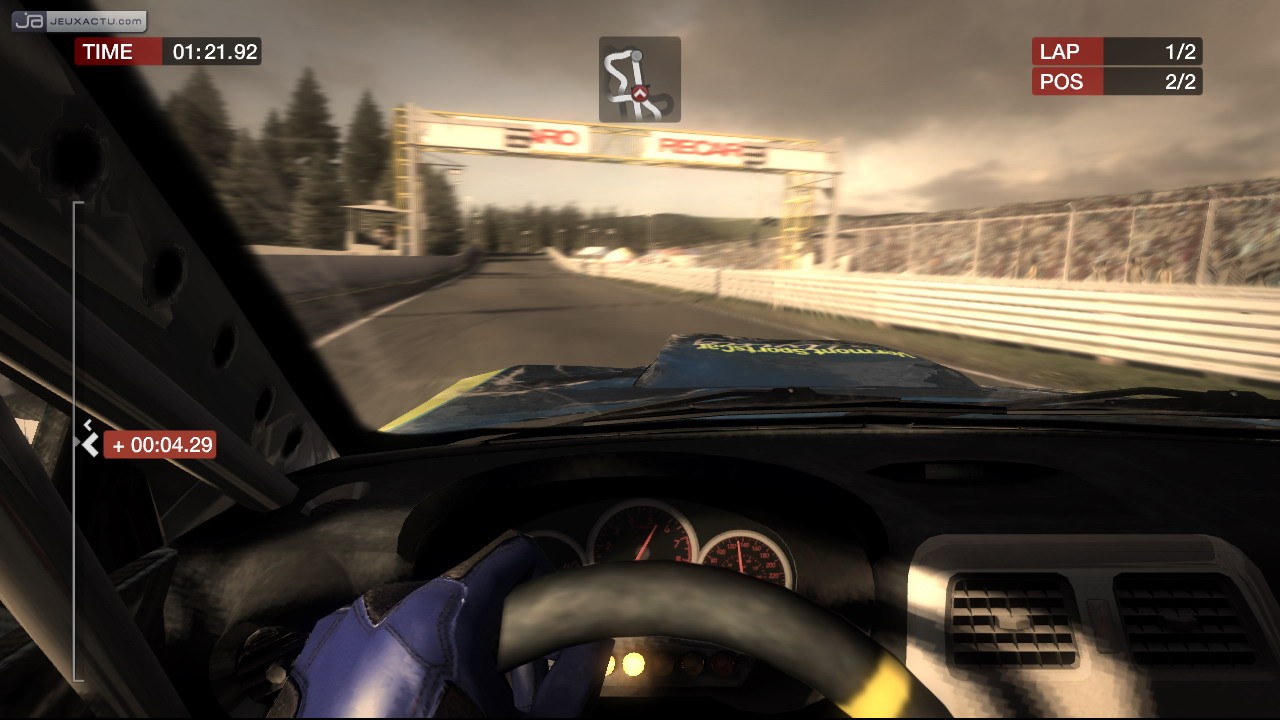
Task: Select the chevron marker on the progress bar
Action: click(x=90, y=444)
